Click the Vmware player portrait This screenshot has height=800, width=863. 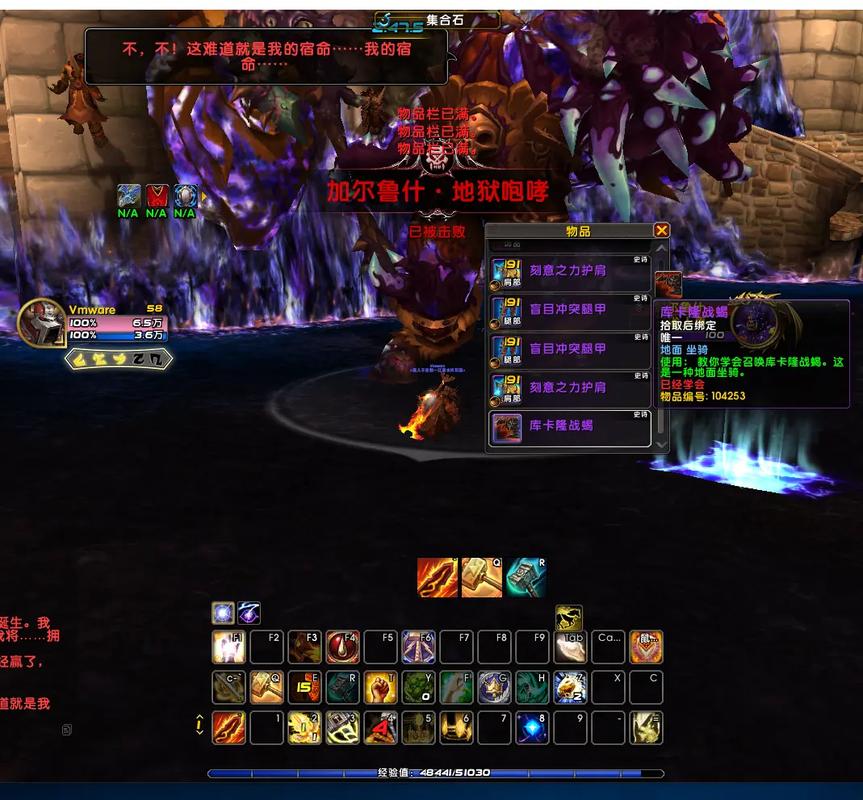(41, 322)
